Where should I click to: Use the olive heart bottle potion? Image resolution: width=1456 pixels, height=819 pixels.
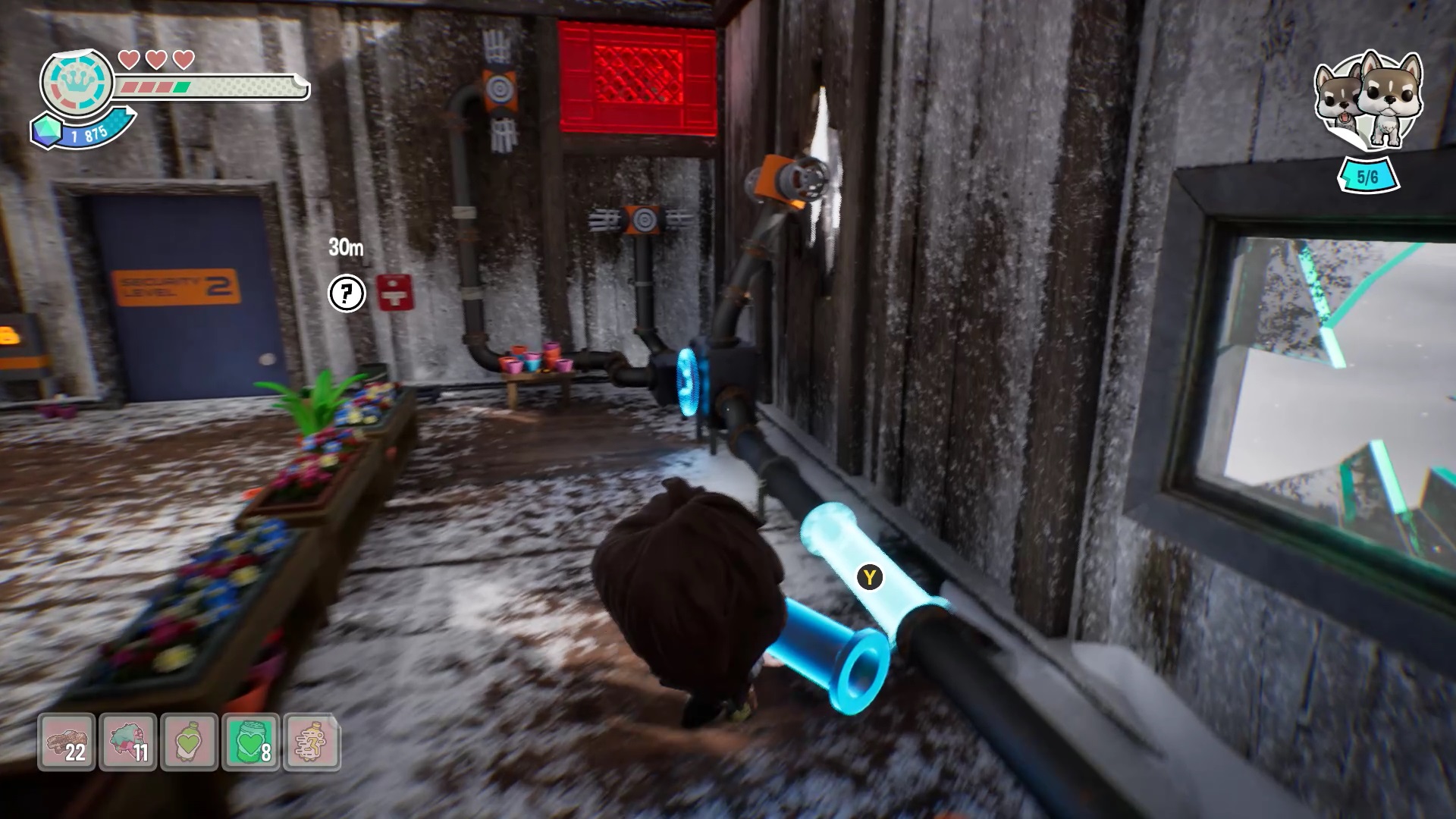coord(190,742)
